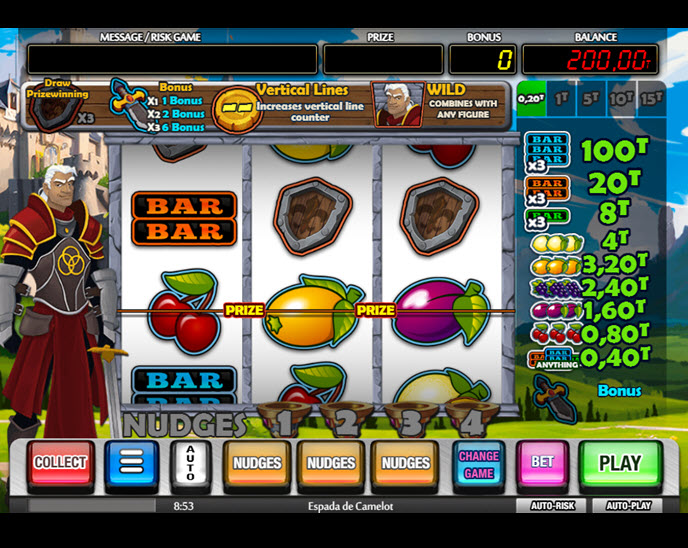Image resolution: width=688 pixels, height=548 pixels.
Task: Switch to the 10T bet tab
Action: (621, 99)
